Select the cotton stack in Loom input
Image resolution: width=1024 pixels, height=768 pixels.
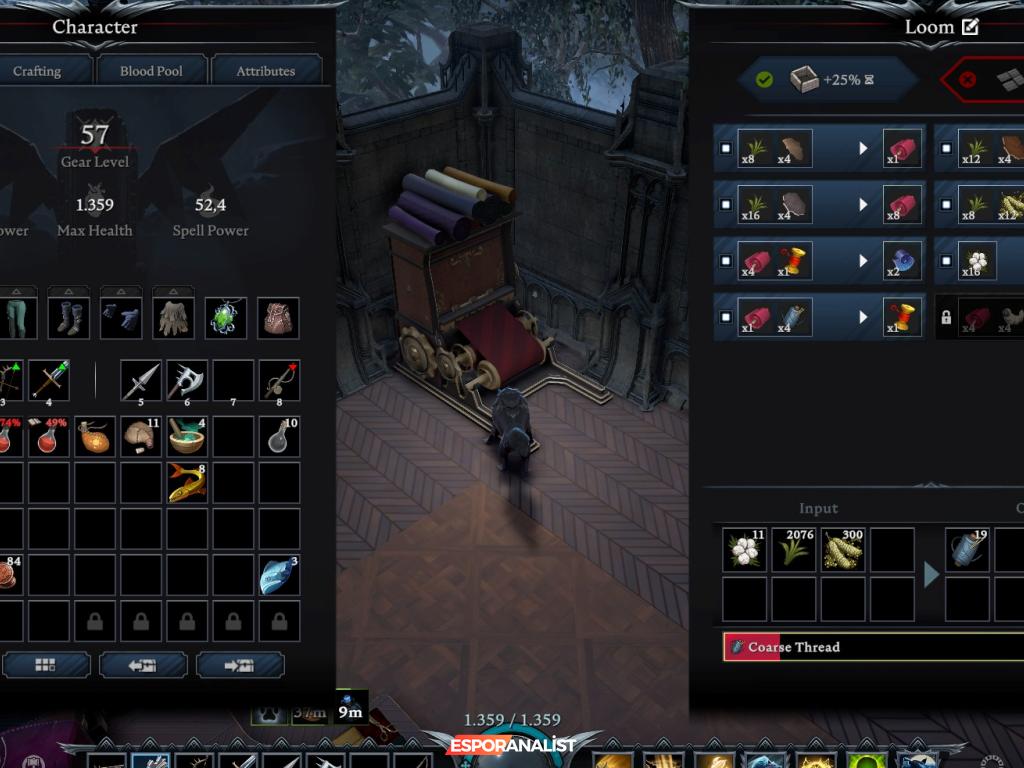pyautogui.click(x=744, y=550)
